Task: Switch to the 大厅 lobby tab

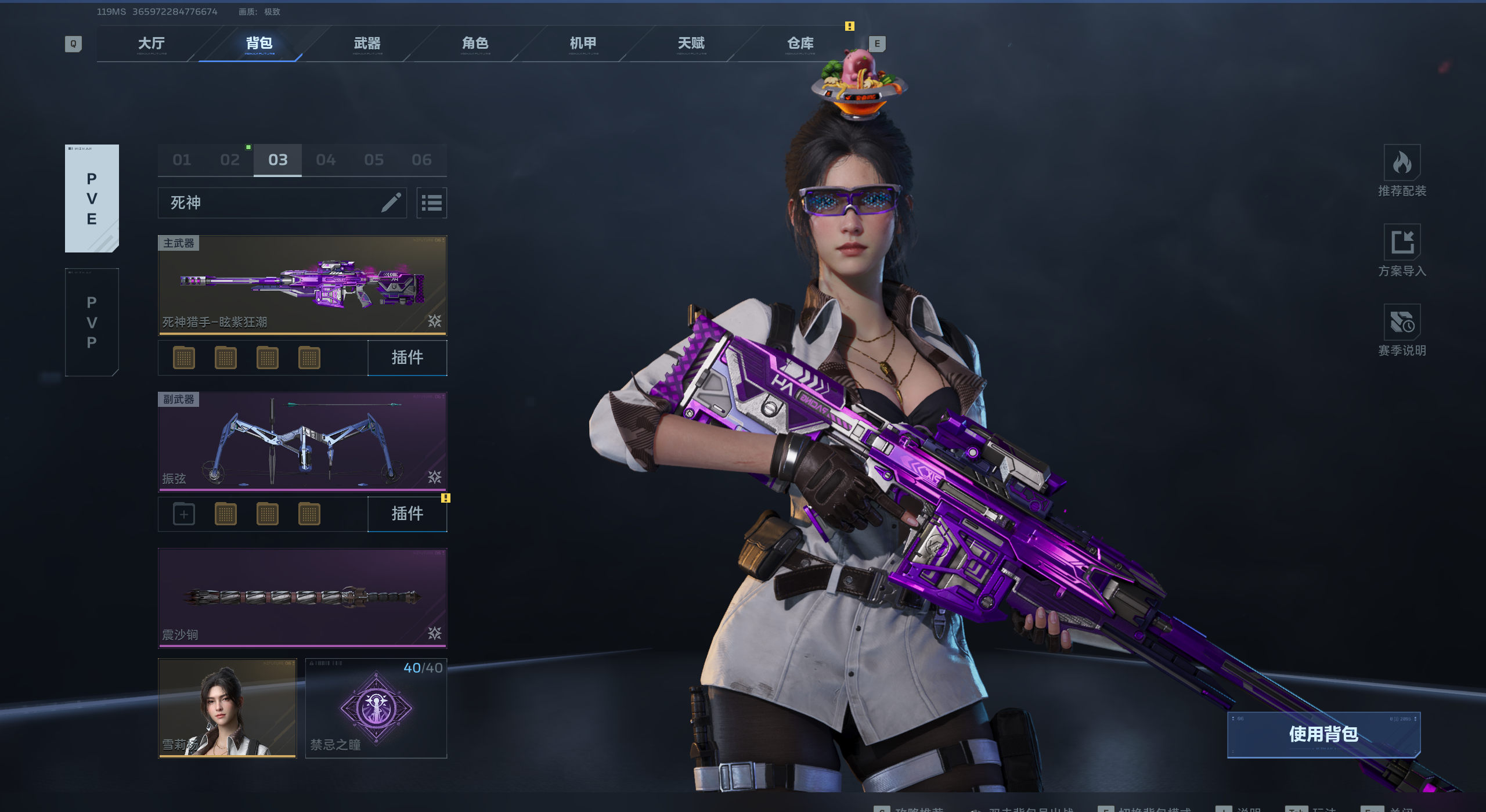Action: [152, 44]
